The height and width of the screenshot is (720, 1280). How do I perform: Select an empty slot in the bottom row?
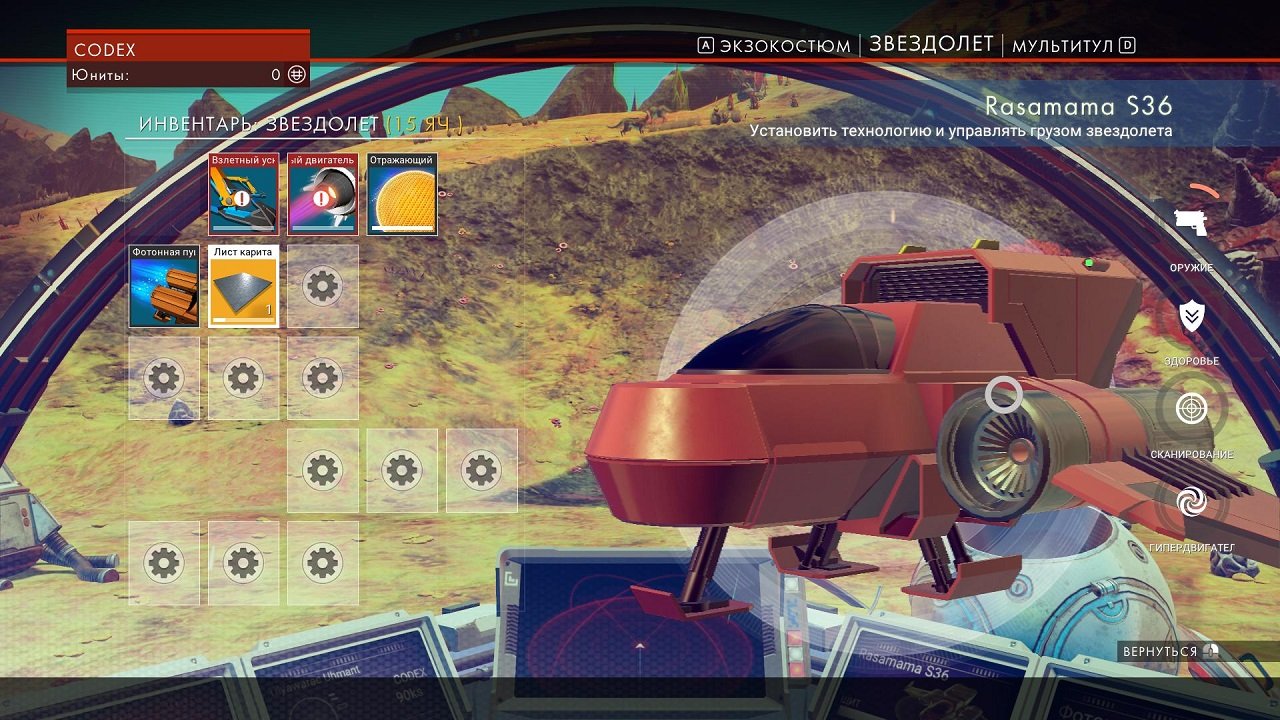click(x=243, y=563)
